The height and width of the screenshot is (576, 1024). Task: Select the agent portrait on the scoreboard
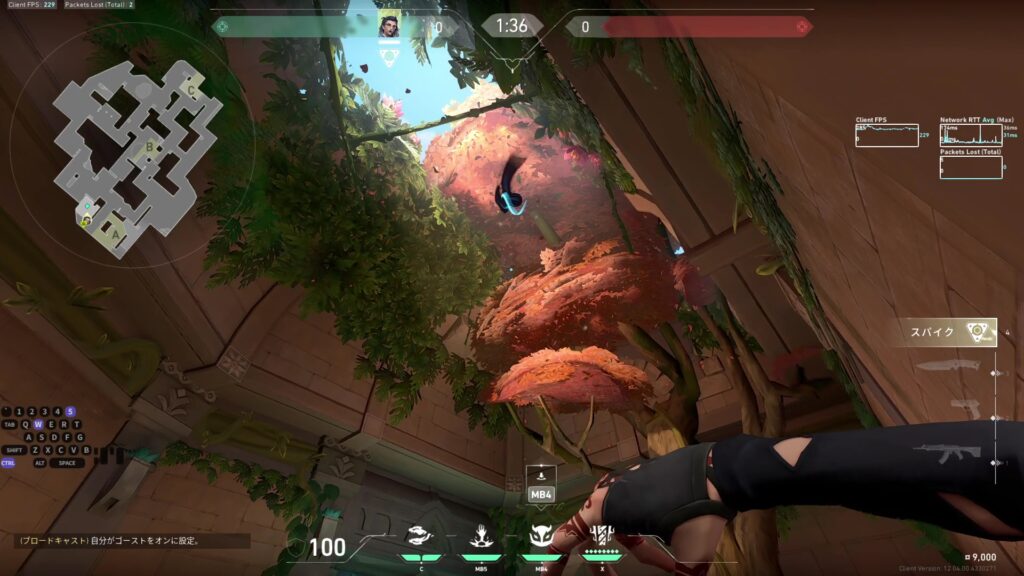point(388,26)
